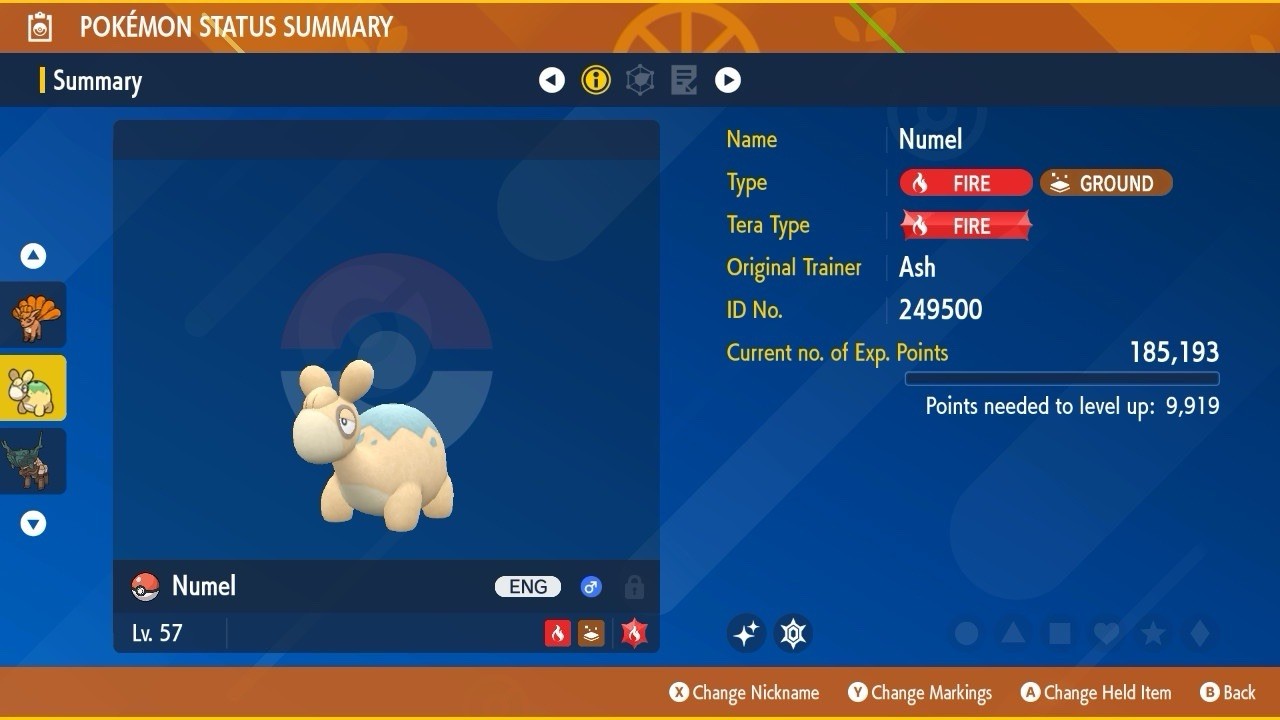Switch to the stats hexagon tab
This screenshot has height=720, width=1280.
pyautogui.click(x=640, y=80)
